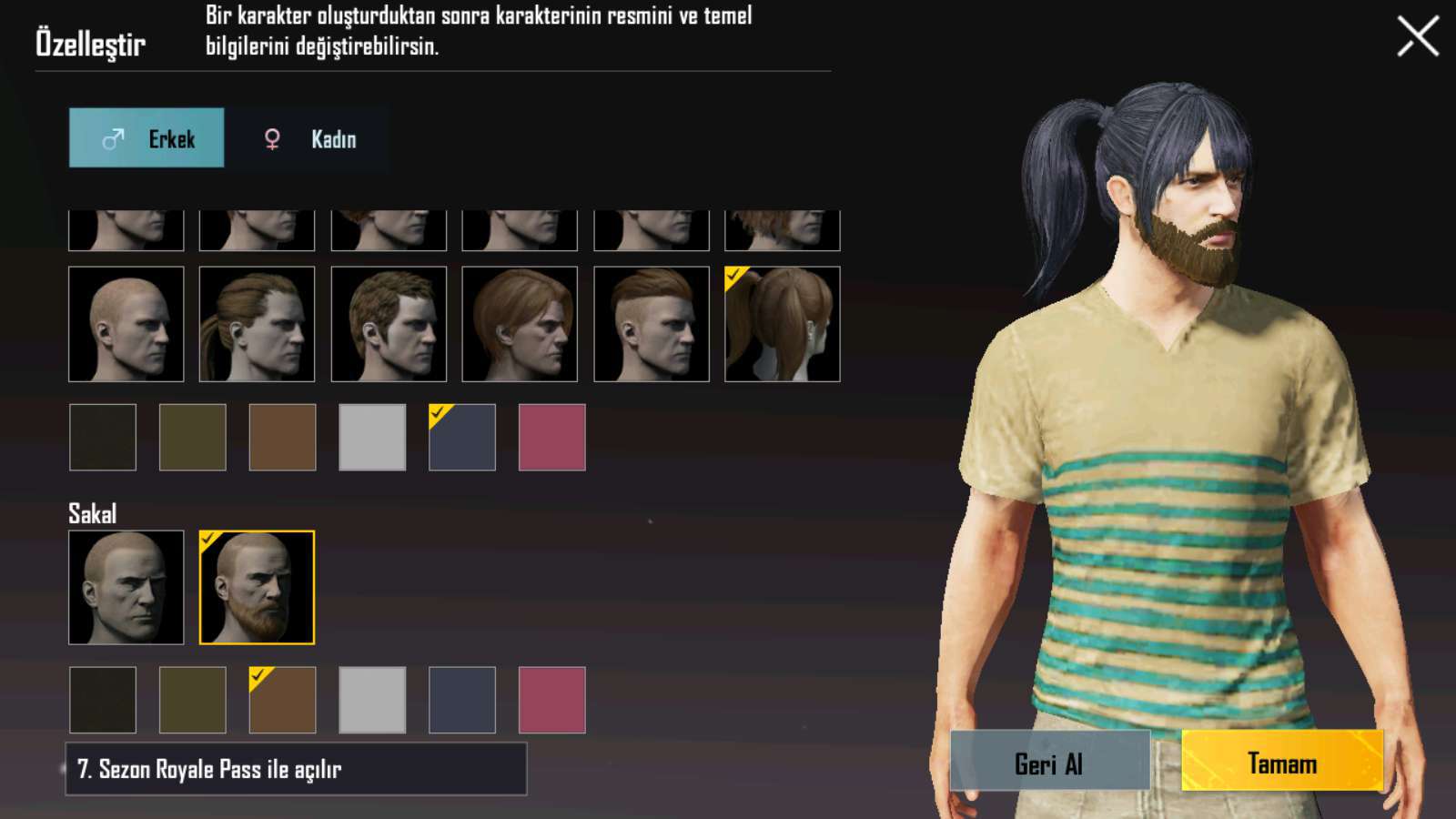The height and width of the screenshot is (819, 1456).
Task: Select the full beard option under Sakal
Action: tap(257, 588)
